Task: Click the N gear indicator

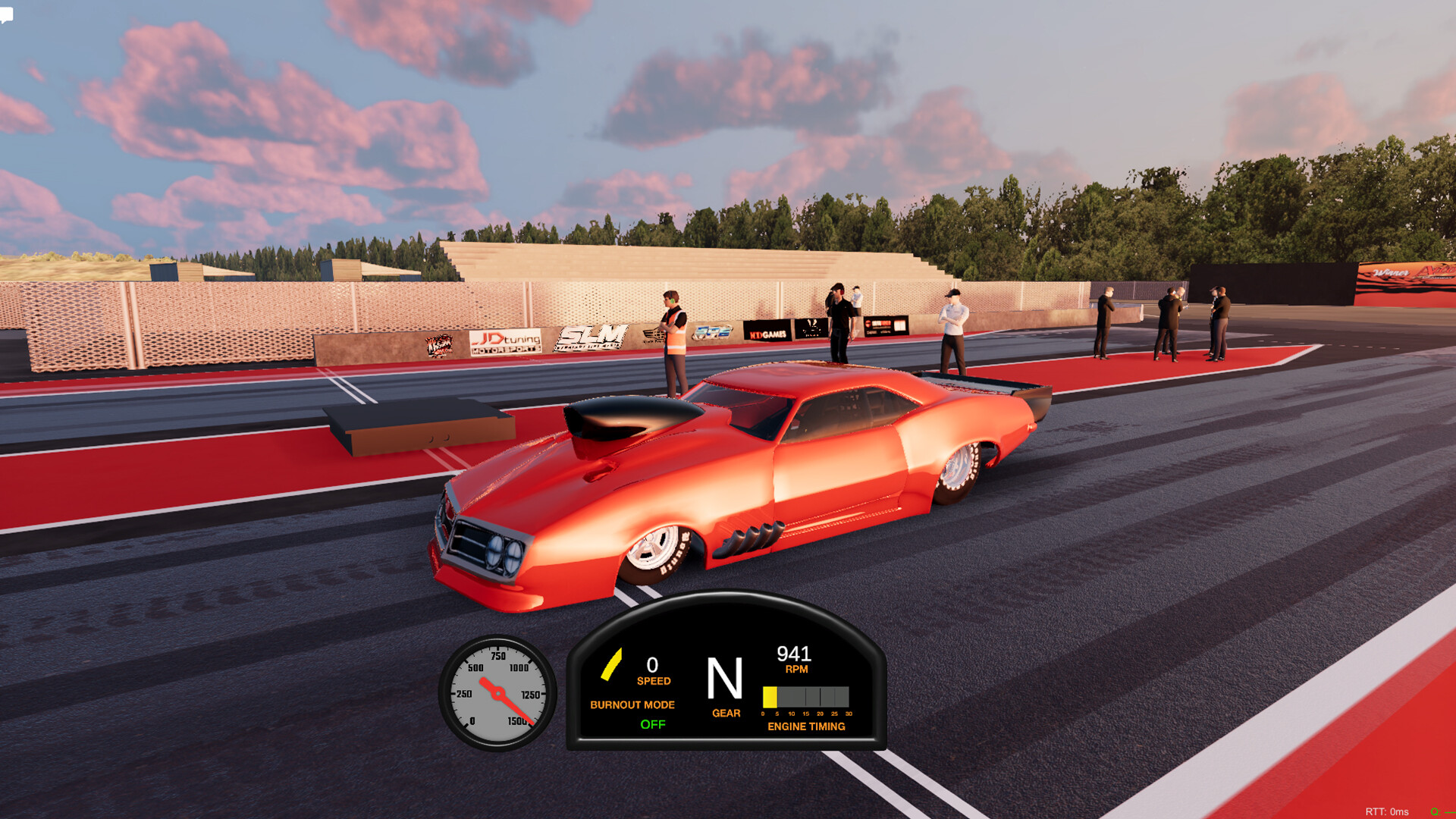Action: pyautogui.click(x=725, y=679)
